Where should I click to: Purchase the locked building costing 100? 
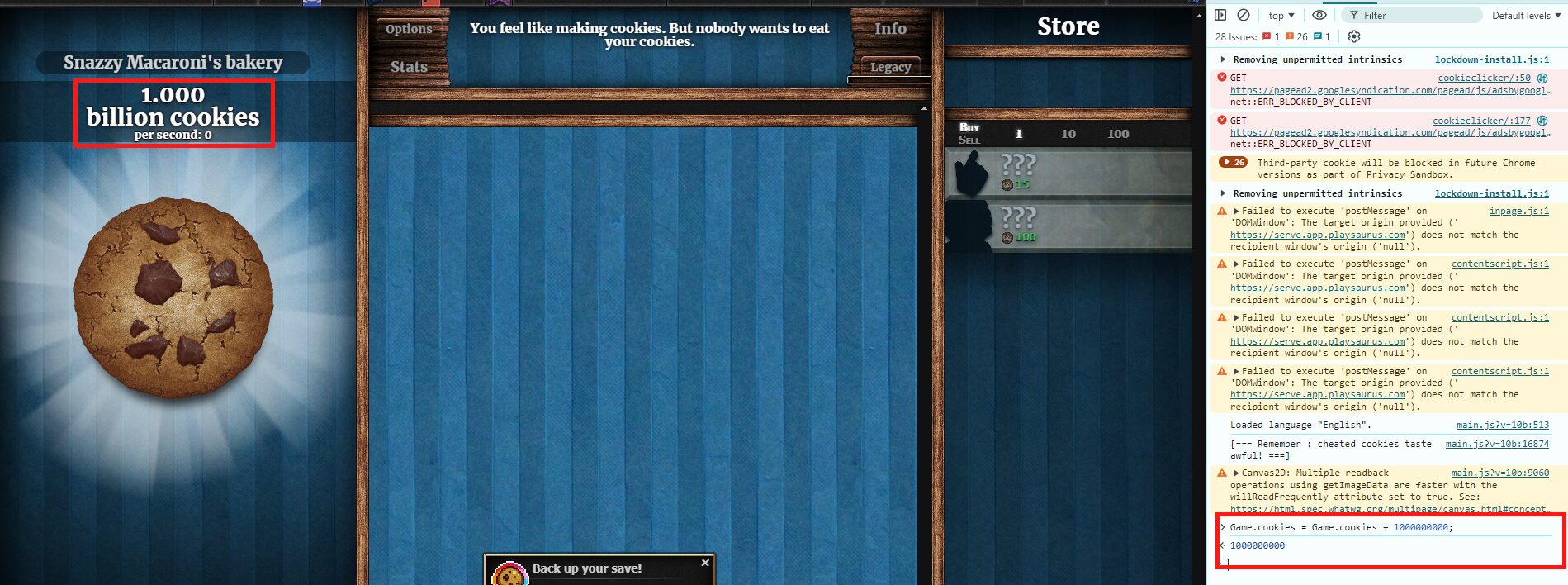click(1068, 226)
